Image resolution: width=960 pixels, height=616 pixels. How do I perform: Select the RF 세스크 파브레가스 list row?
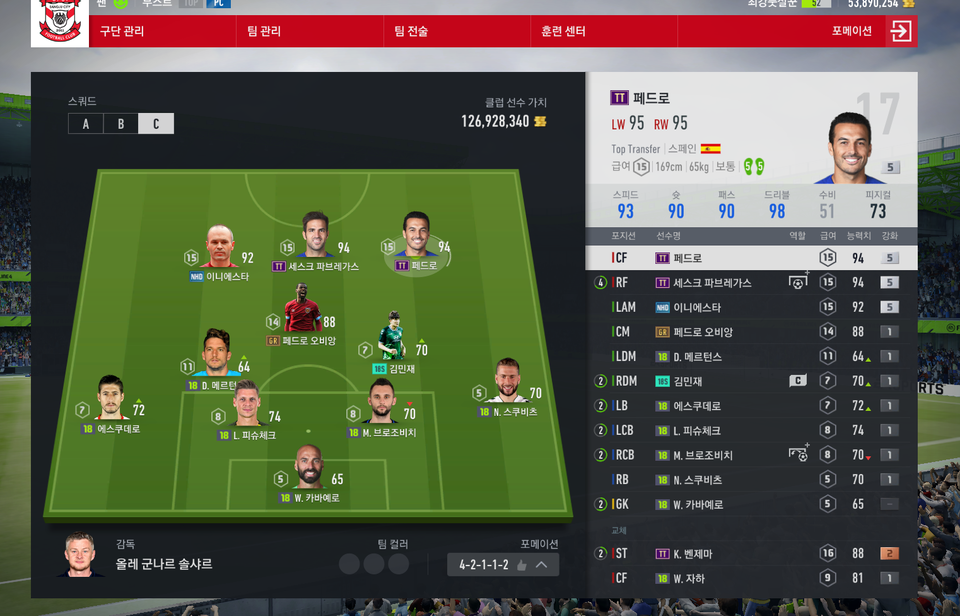(750, 283)
